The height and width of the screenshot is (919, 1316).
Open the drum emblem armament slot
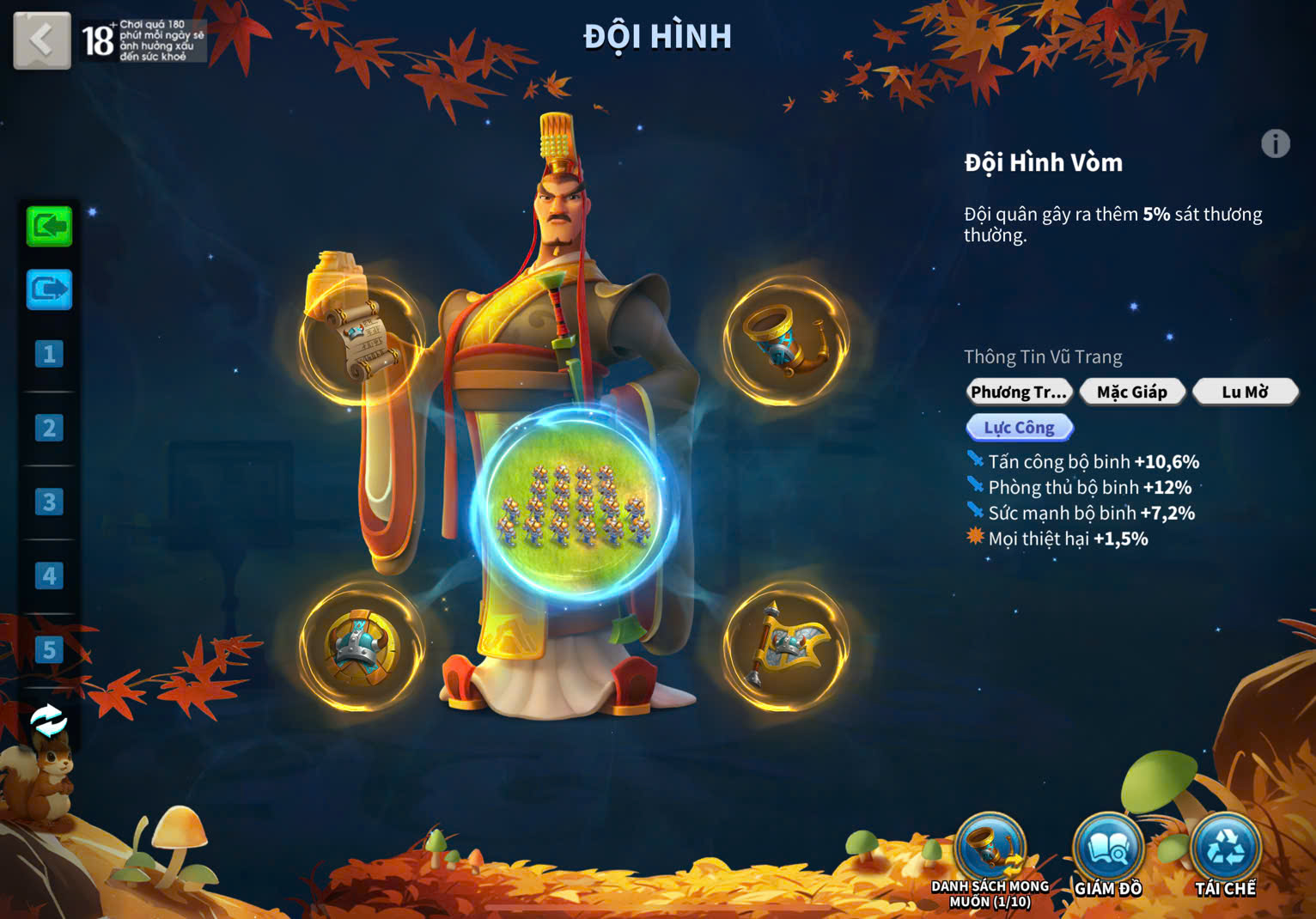(x=362, y=647)
